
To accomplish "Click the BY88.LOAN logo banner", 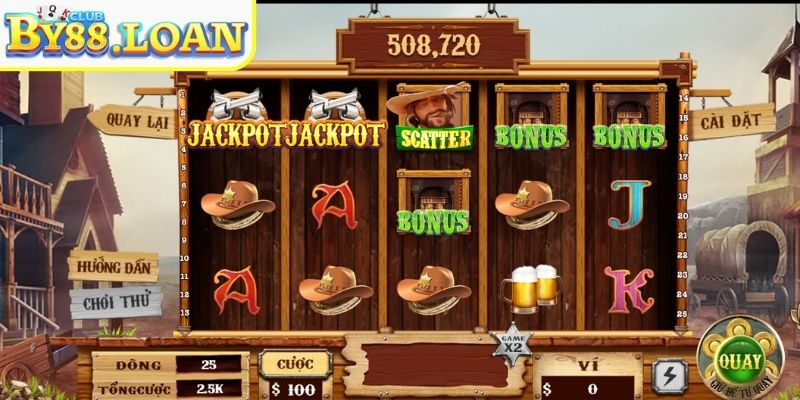I will coord(127,36).
